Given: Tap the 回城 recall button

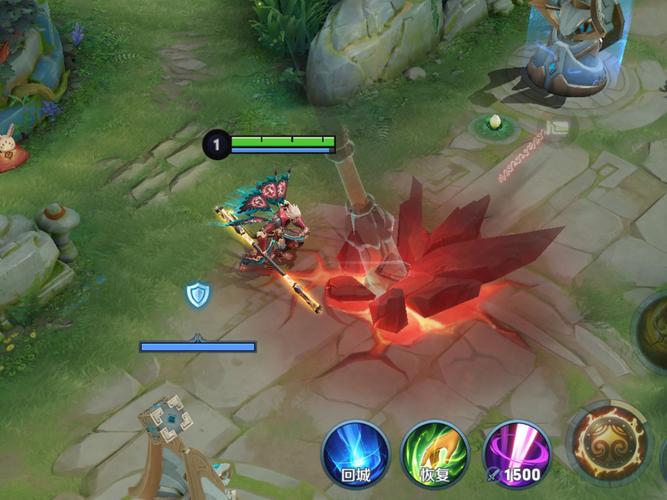Looking at the screenshot, I should (x=355, y=454).
